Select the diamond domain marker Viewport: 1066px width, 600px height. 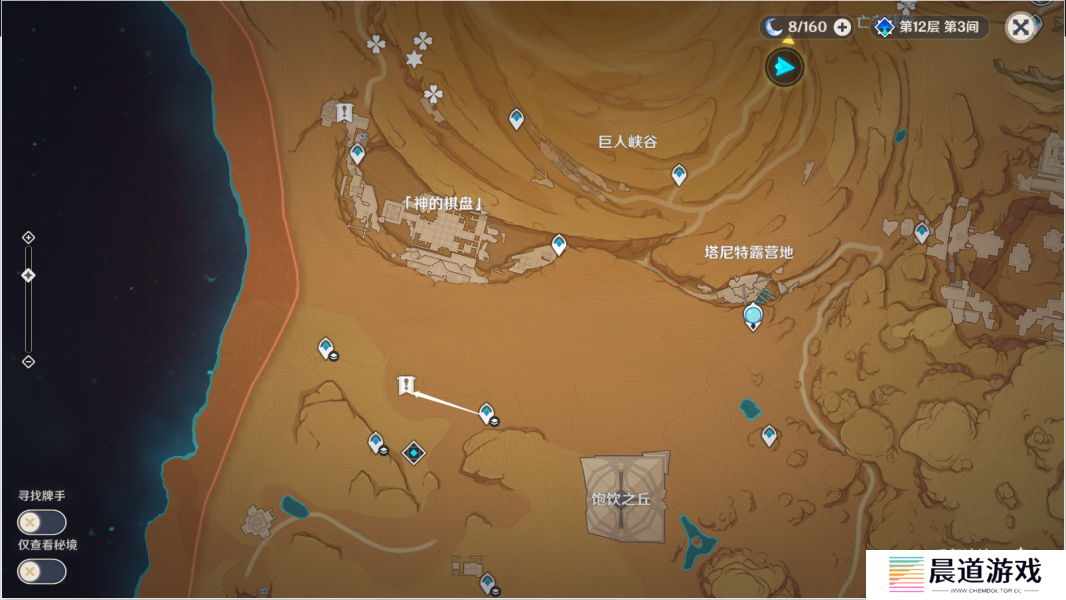414,453
